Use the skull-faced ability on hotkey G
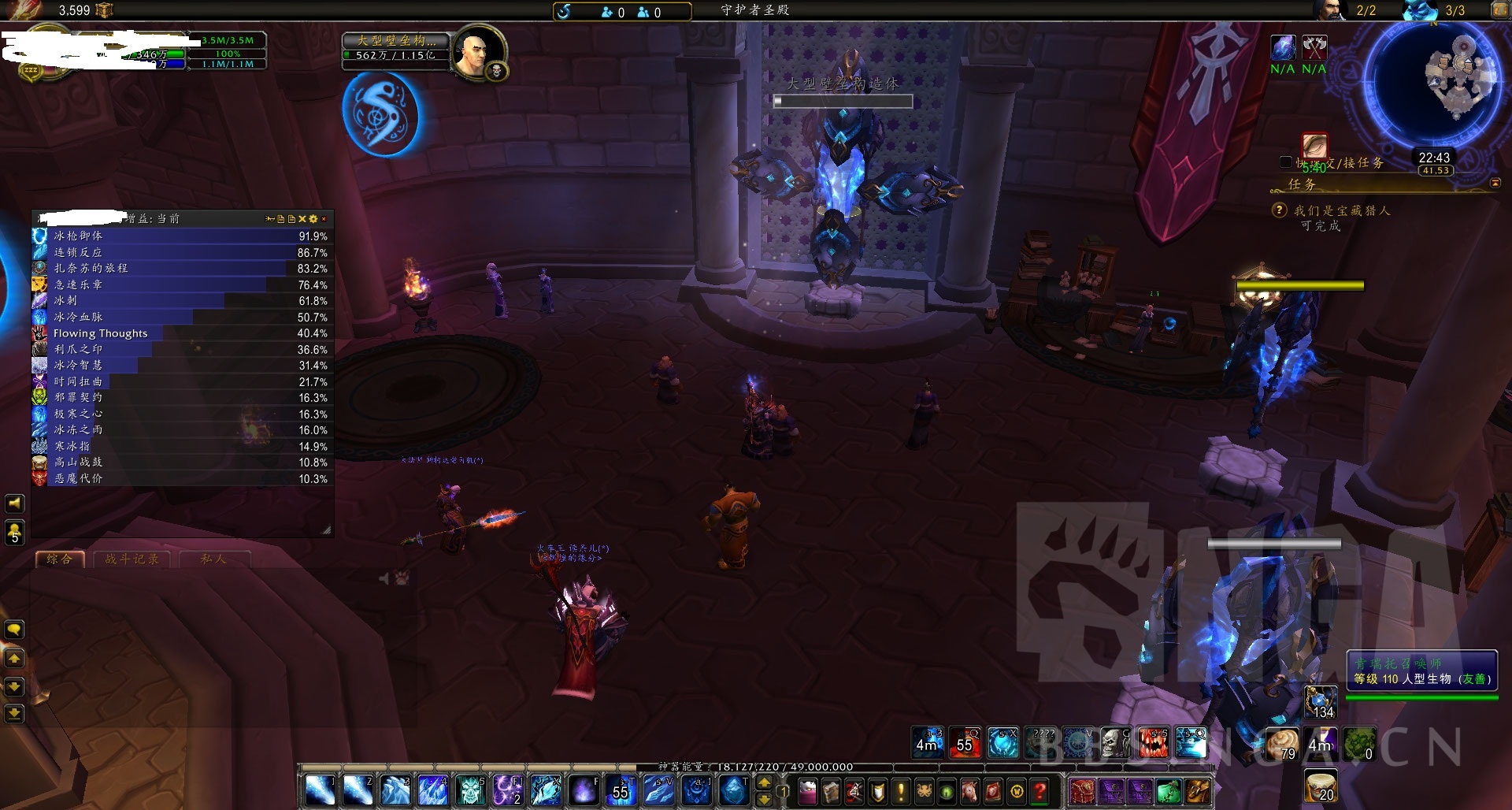The height and width of the screenshot is (810, 1512). 1116,743
